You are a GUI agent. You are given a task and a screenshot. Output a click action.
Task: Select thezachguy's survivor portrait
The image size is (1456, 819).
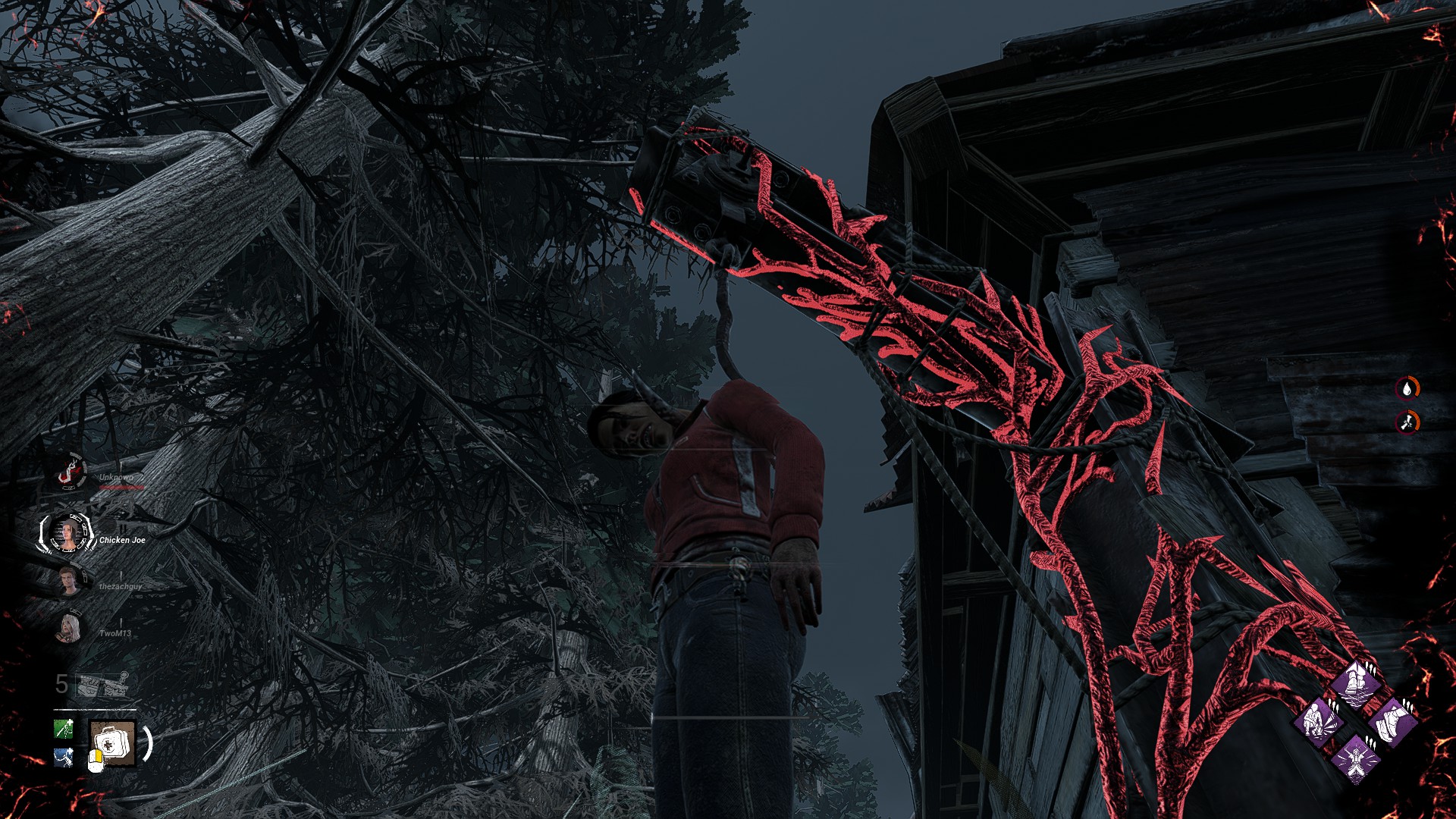[69, 582]
